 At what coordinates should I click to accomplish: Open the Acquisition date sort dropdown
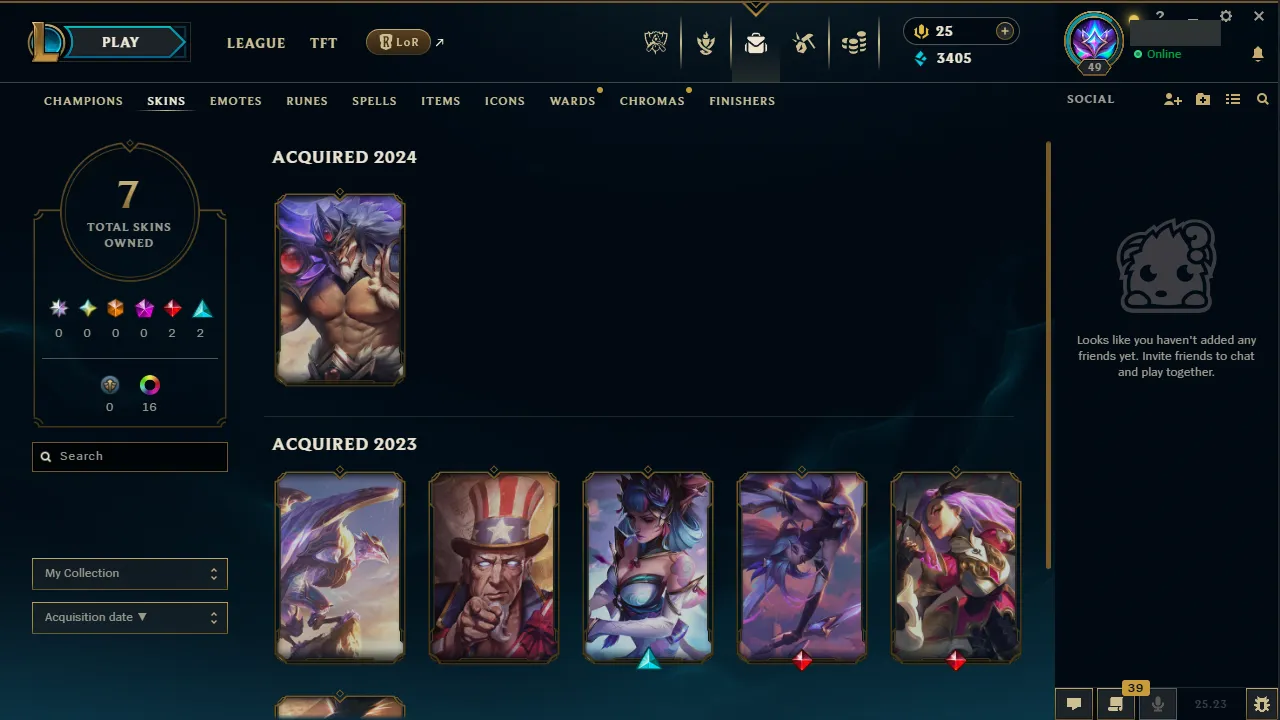(129, 617)
